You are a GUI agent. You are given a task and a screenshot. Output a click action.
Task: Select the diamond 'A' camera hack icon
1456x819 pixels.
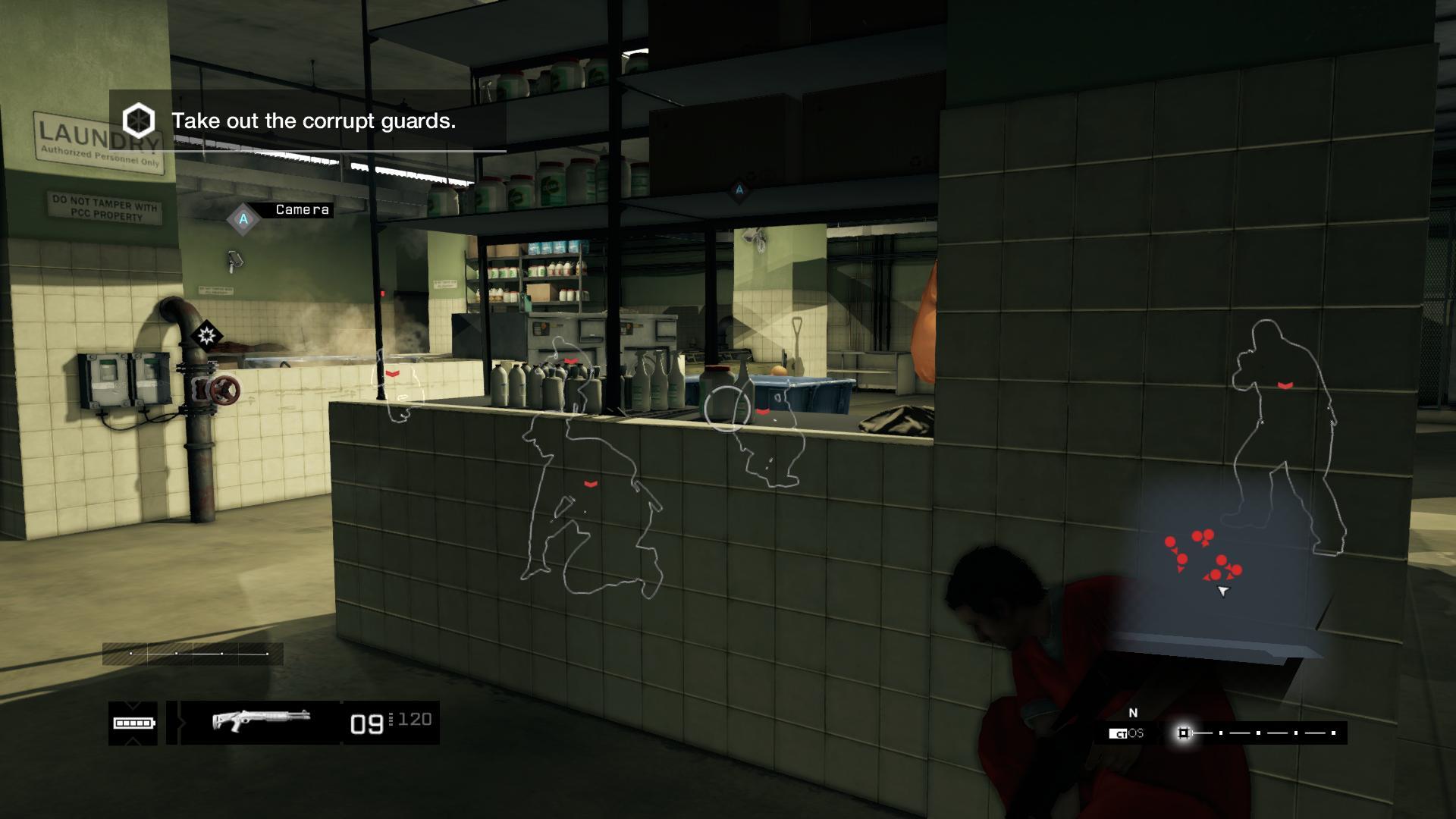[243, 218]
